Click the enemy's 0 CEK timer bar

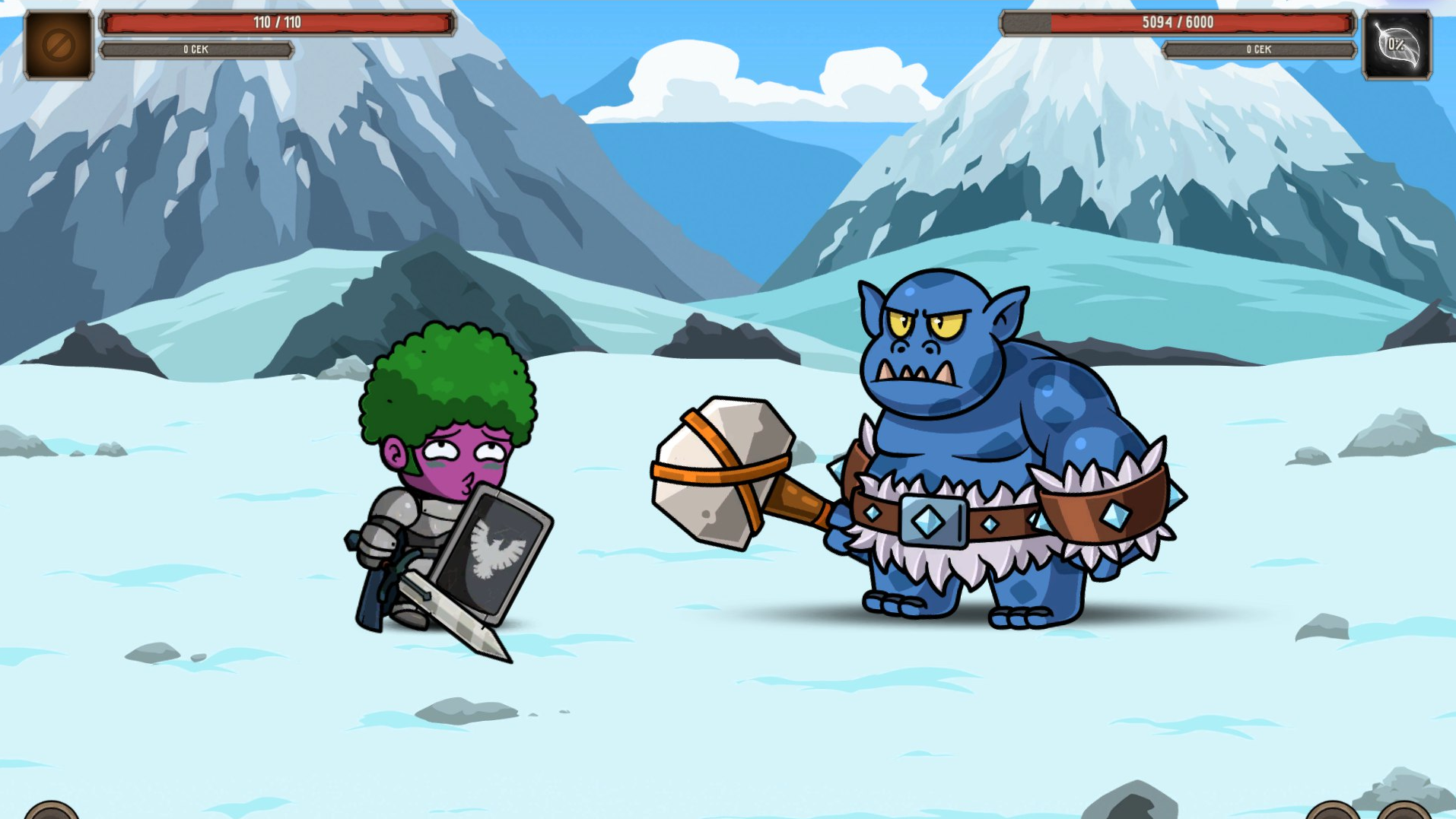click(x=1259, y=49)
